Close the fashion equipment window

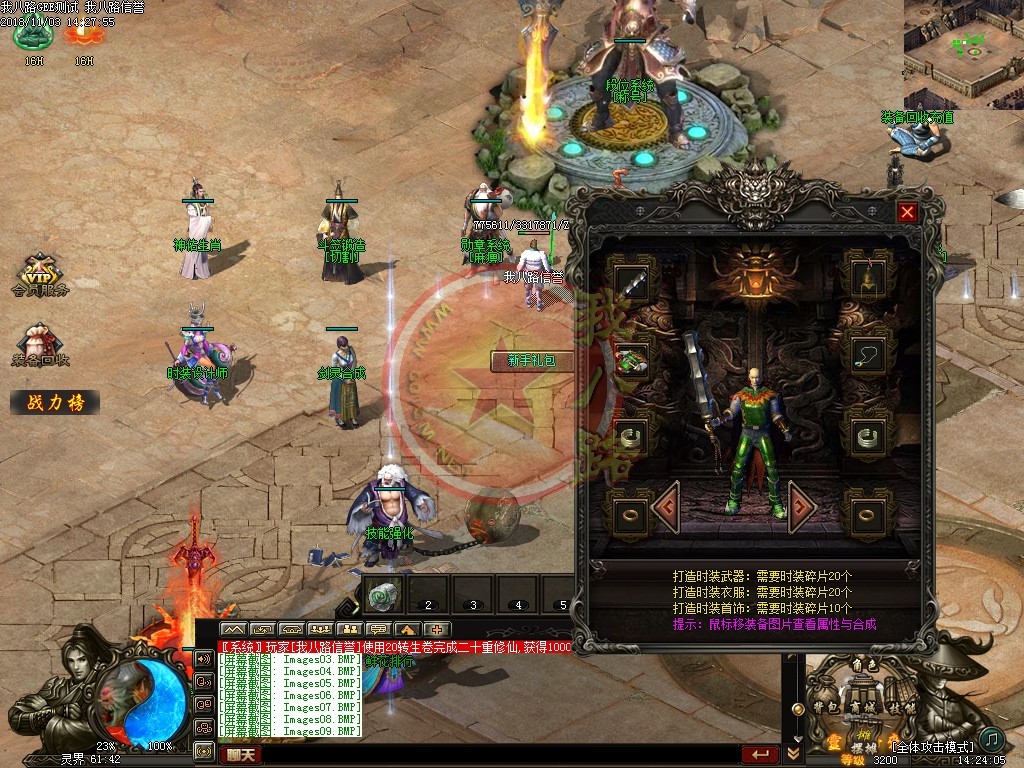907,212
